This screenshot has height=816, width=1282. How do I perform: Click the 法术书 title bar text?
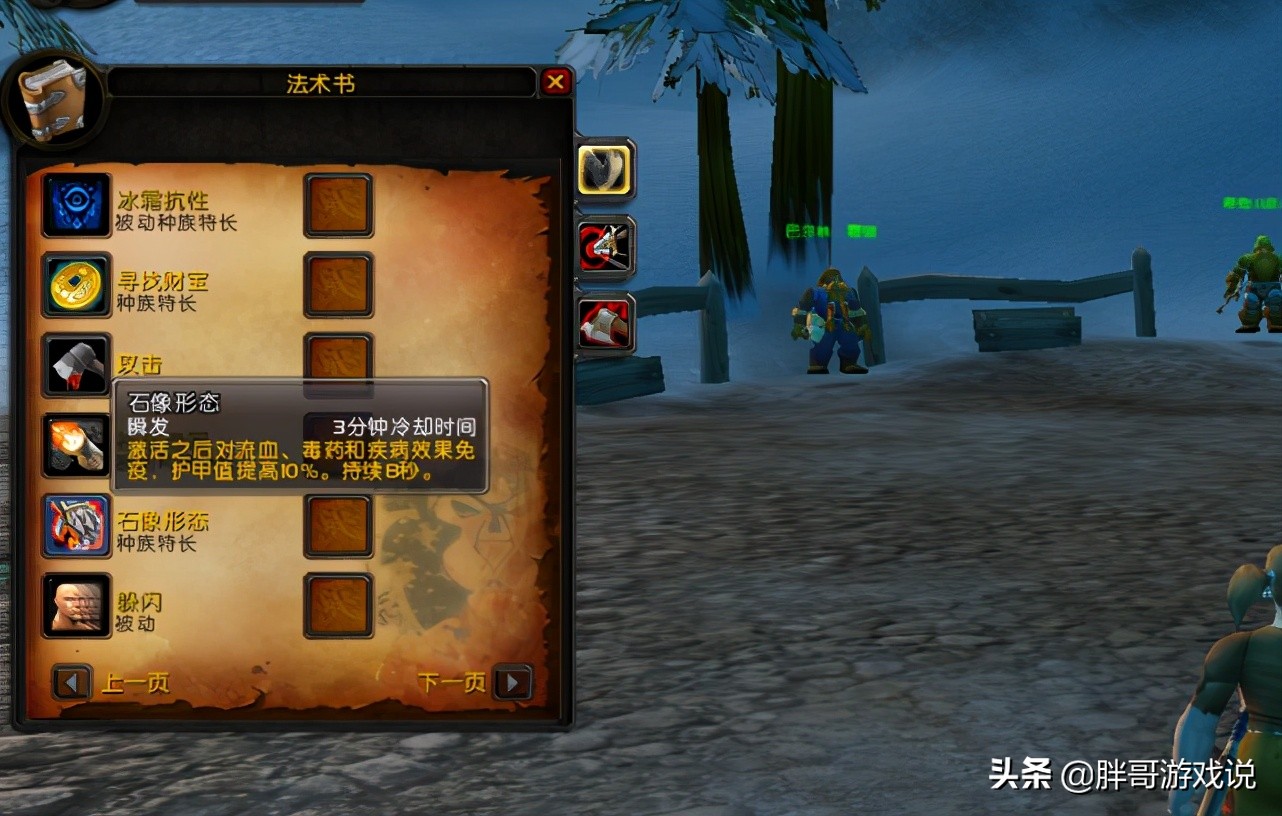click(x=322, y=83)
